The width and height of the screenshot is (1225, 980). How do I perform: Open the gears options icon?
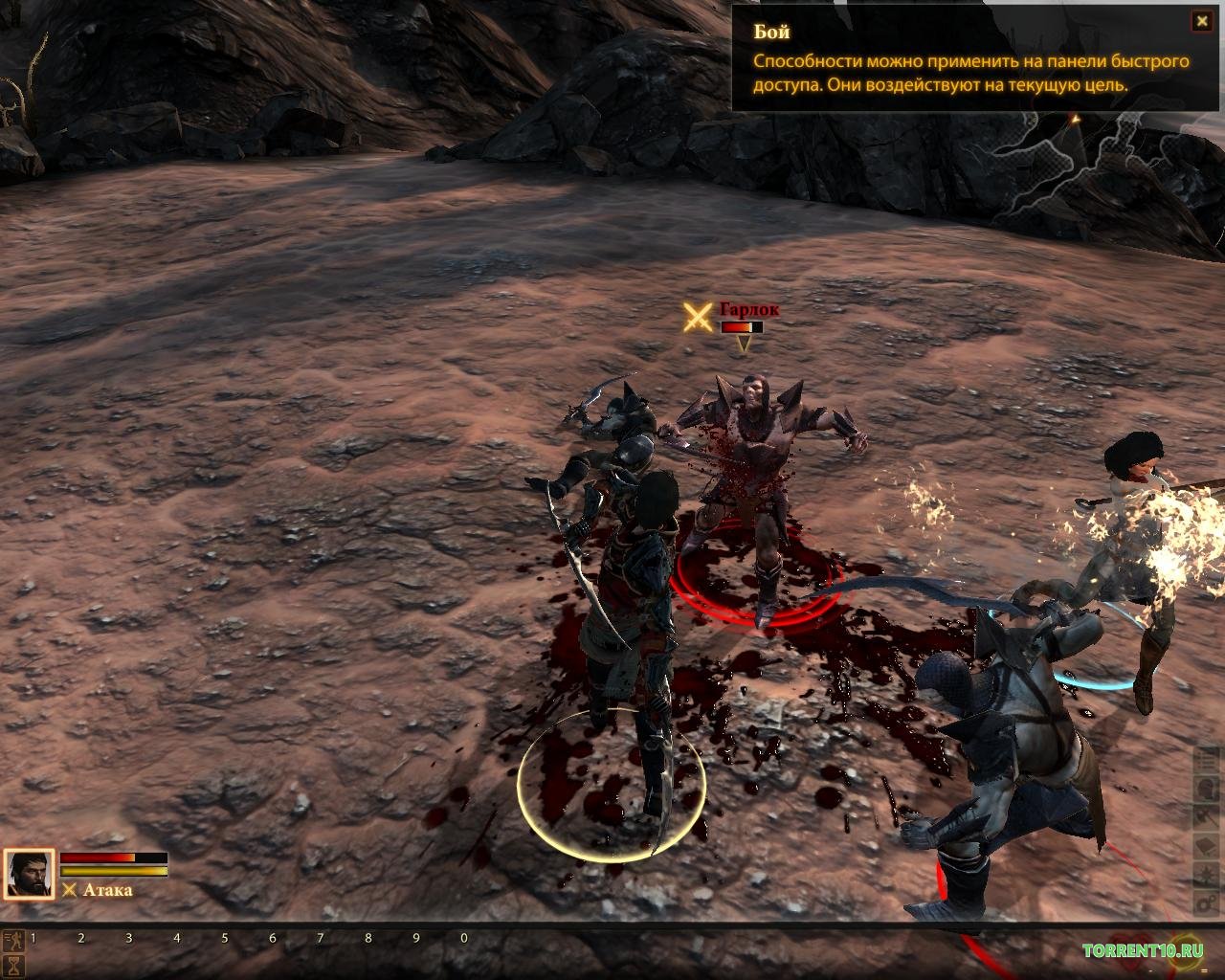pos(1207,902)
